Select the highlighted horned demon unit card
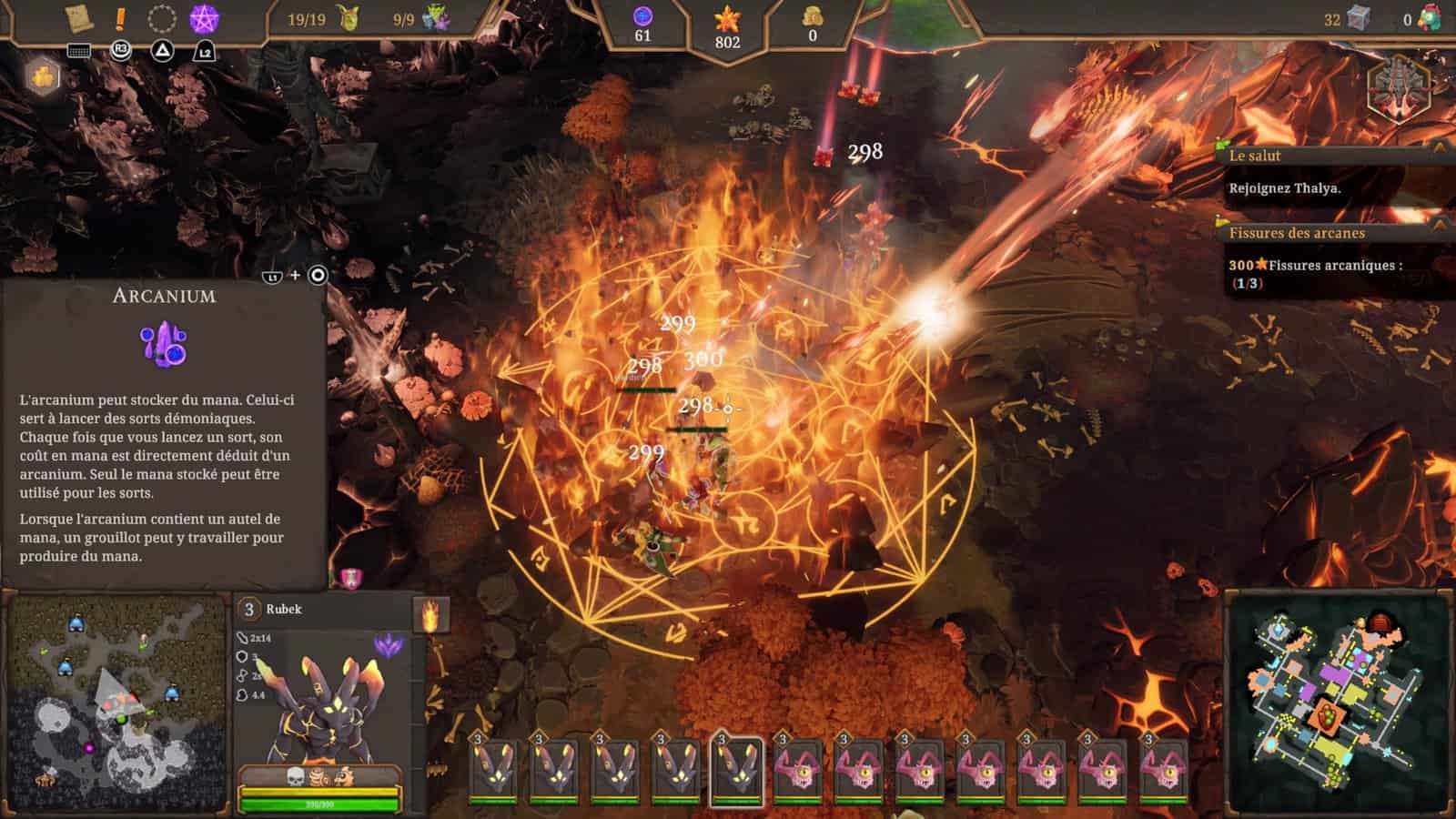The height and width of the screenshot is (819, 1456). [x=736, y=770]
